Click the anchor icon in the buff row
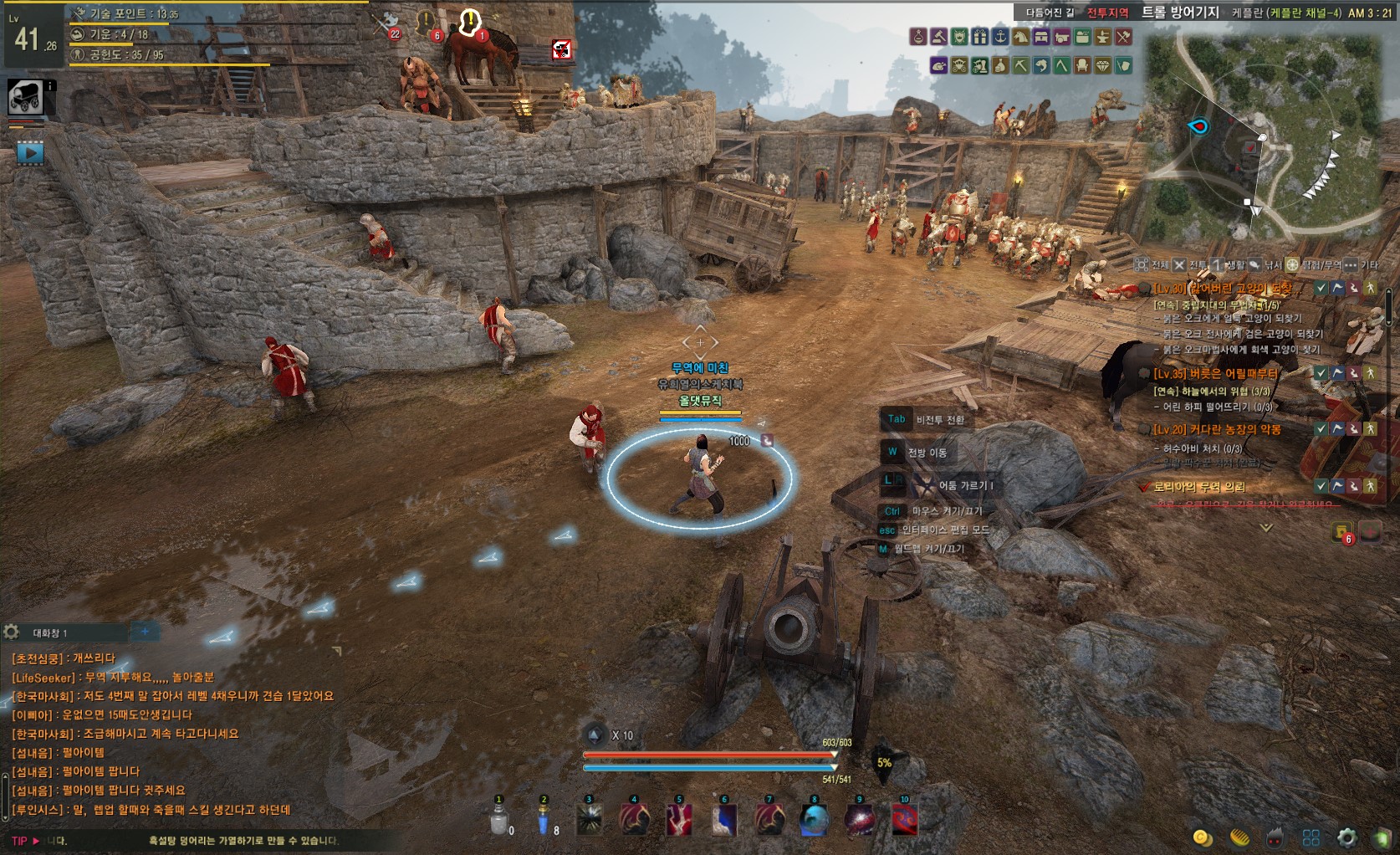 1000,37
